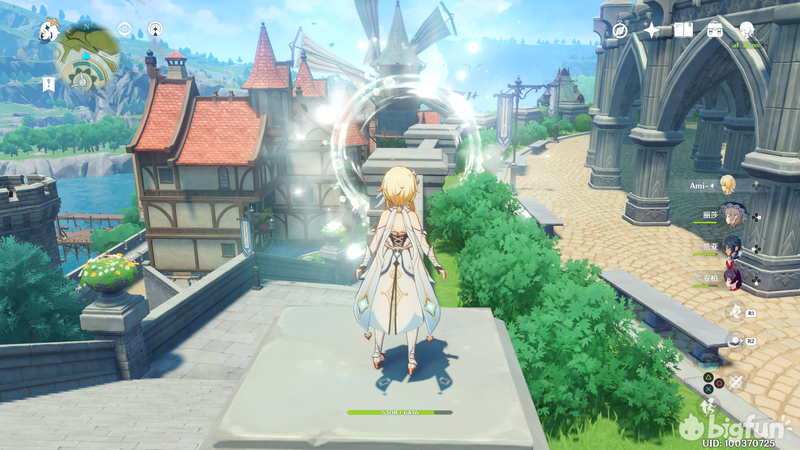800x450 pixels.
Task: Use the sword normal attack icon
Action: tap(737, 382)
